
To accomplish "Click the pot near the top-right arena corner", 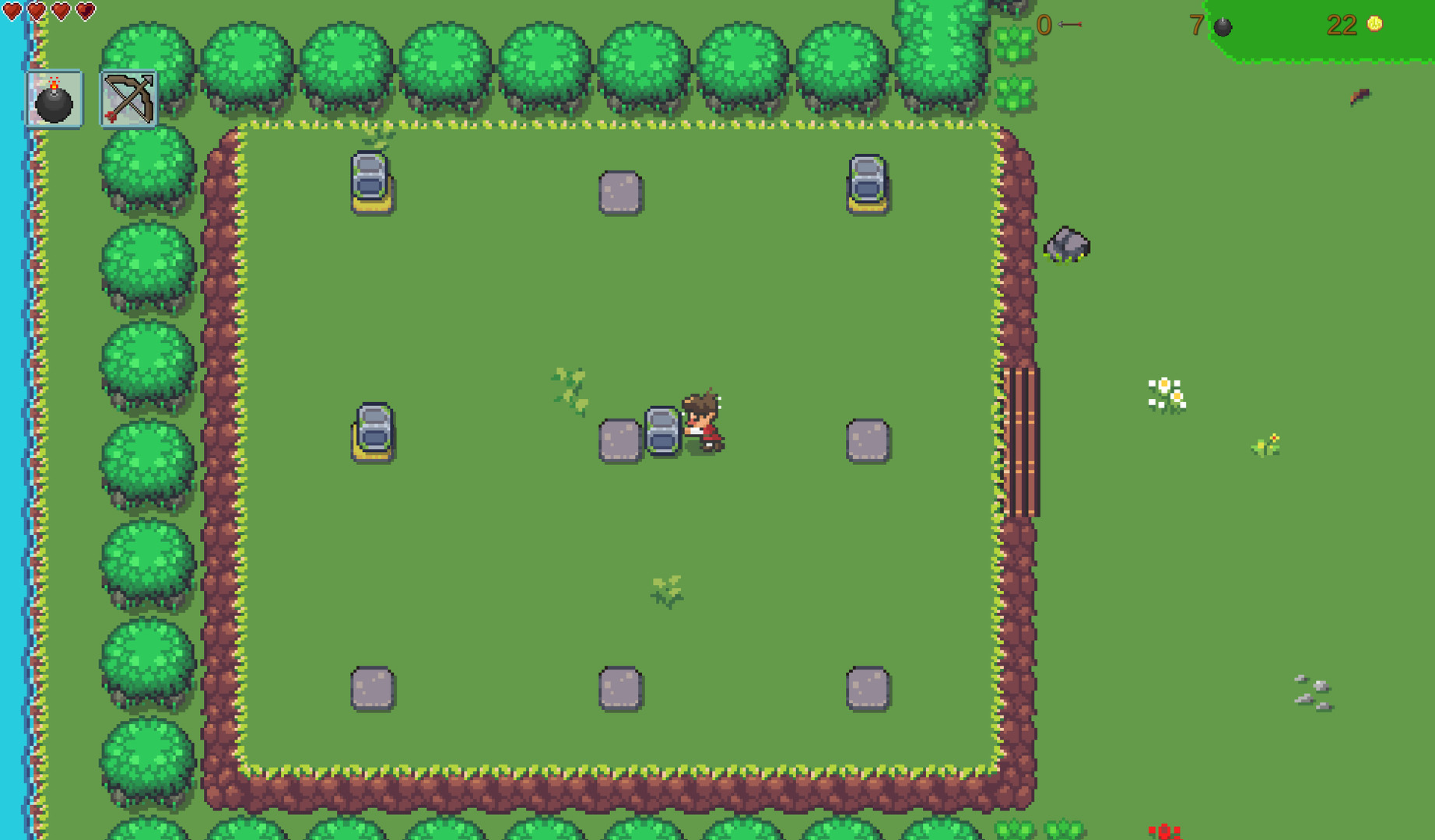I will coord(867,181).
